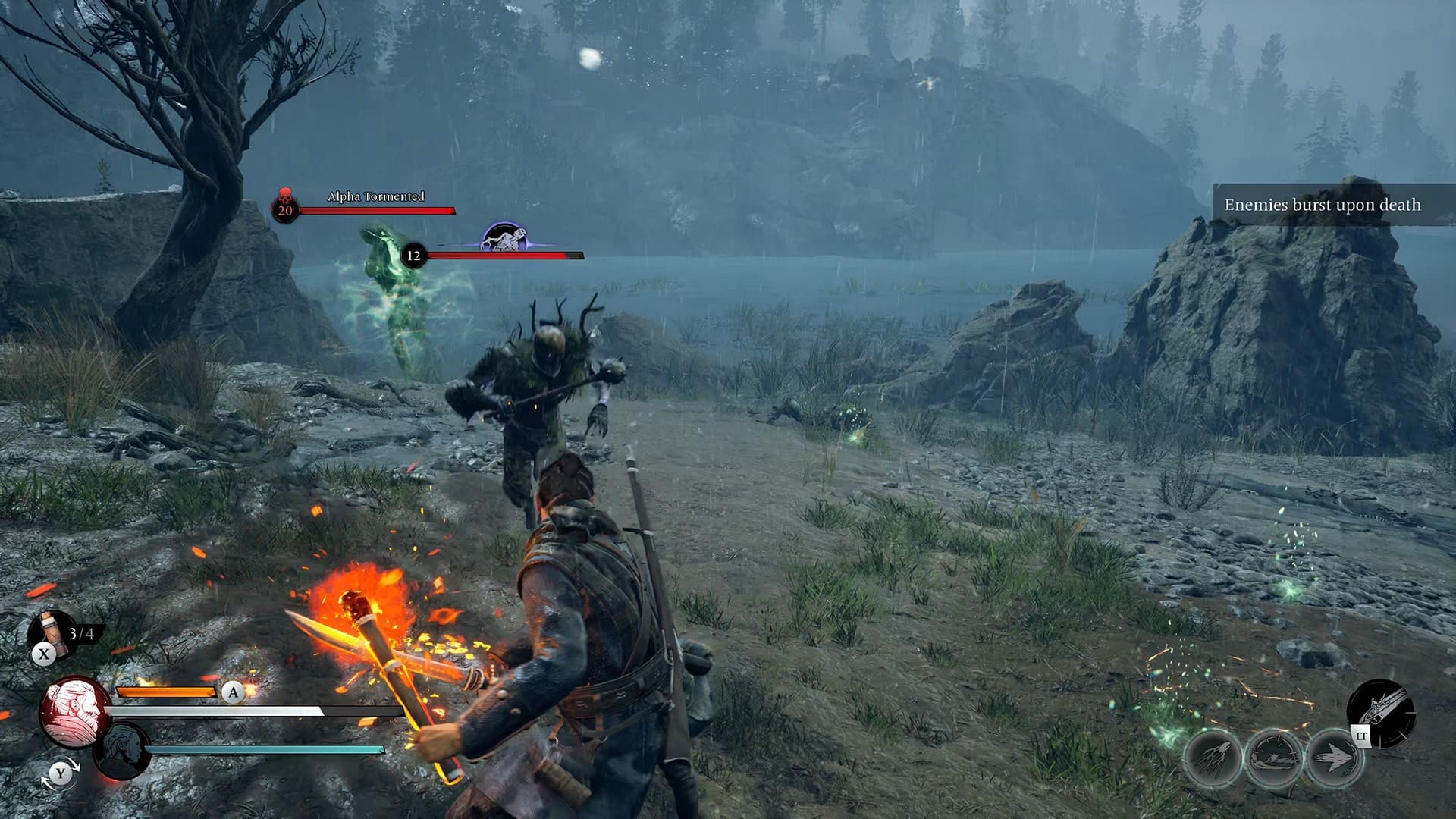
Task: Activate the domed burst ability icon
Action: click(1273, 758)
